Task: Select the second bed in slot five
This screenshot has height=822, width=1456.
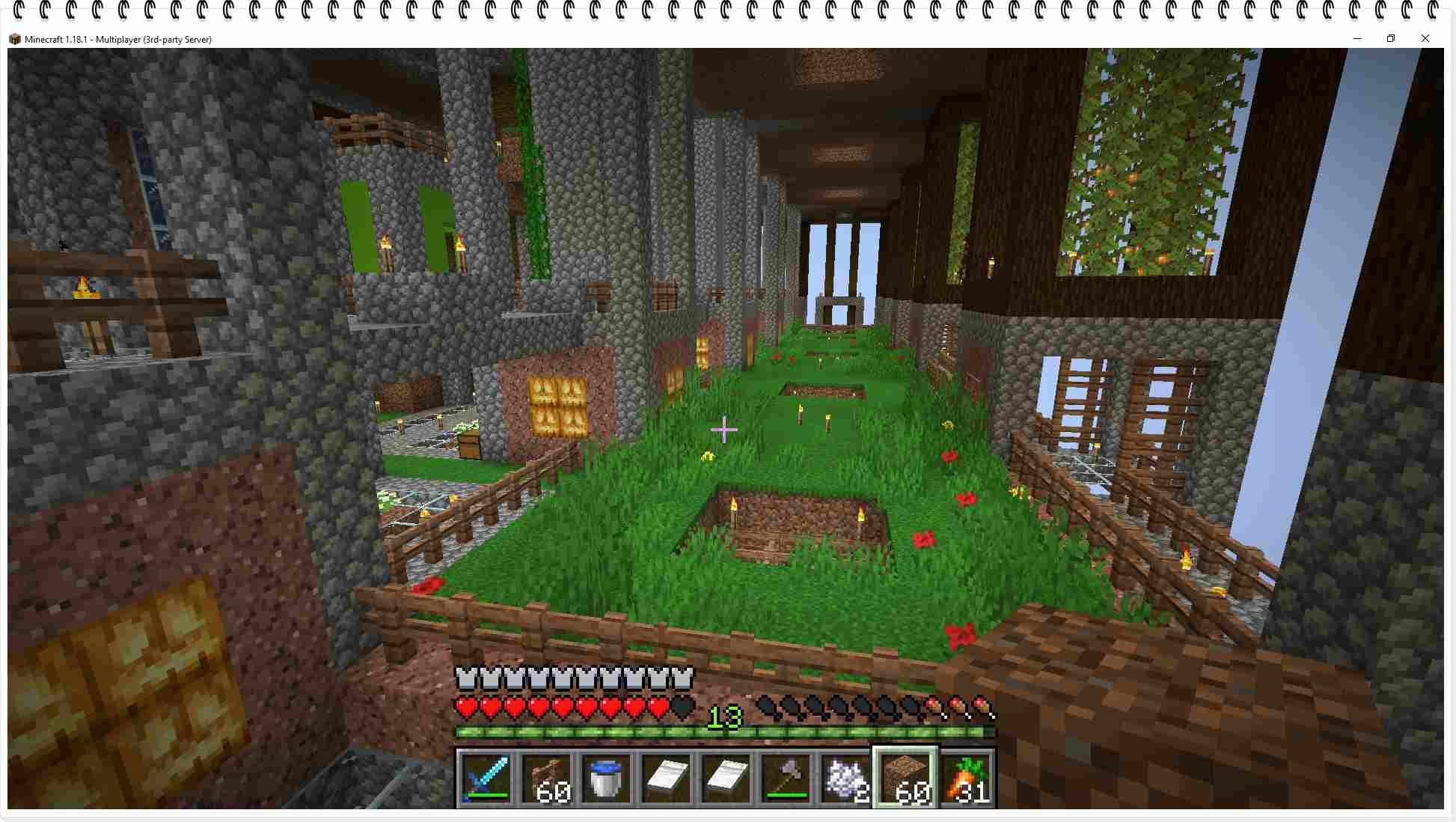Action: [x=725, y=777]
